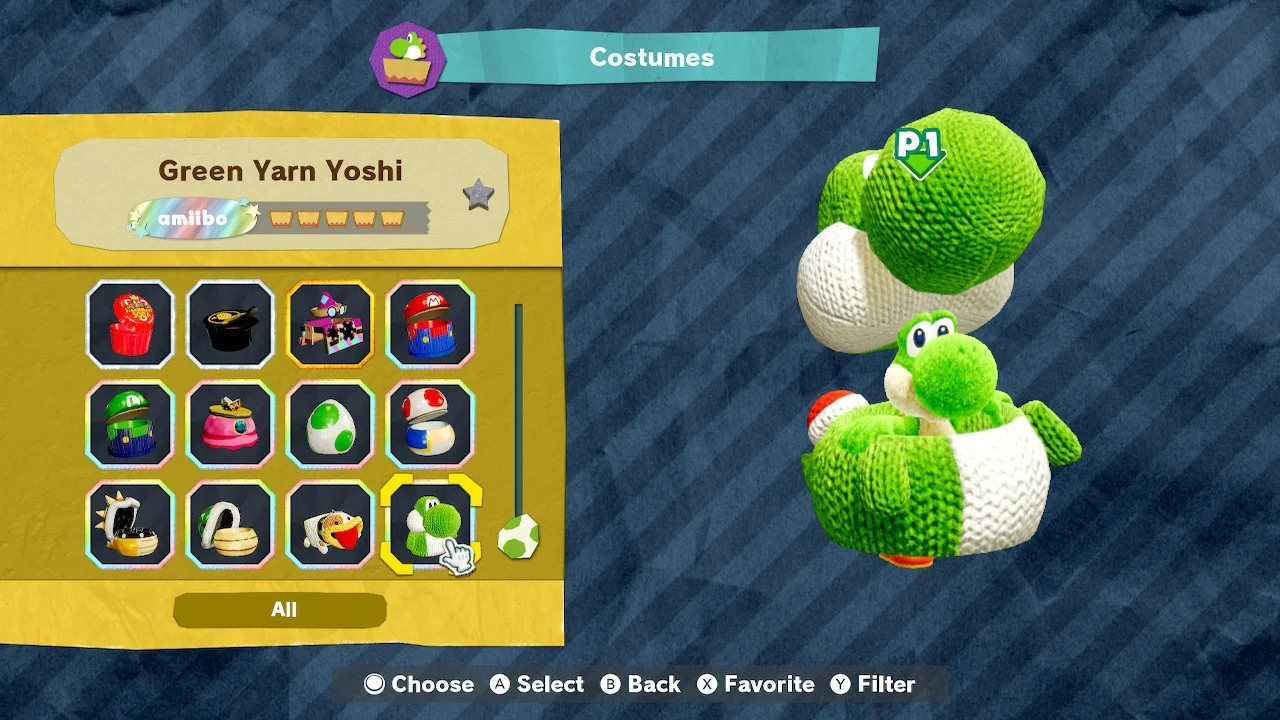Screen dimensions: 1280x720
Task: Click the Green Yarn Yoshi costume
Action: tap(430, 522)
